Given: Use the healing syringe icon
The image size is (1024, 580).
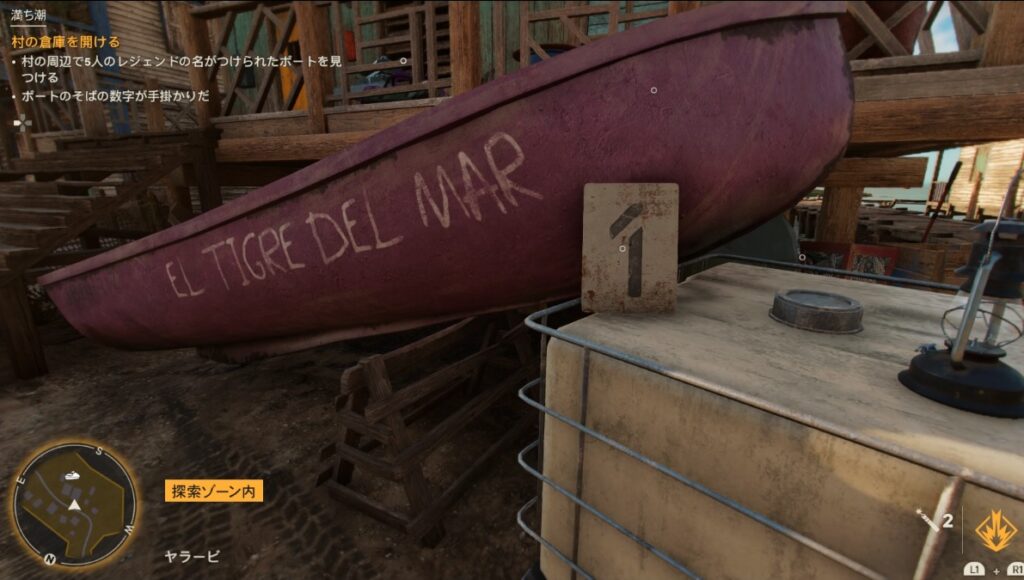Looking at the screenshot, I should [927, 520].
